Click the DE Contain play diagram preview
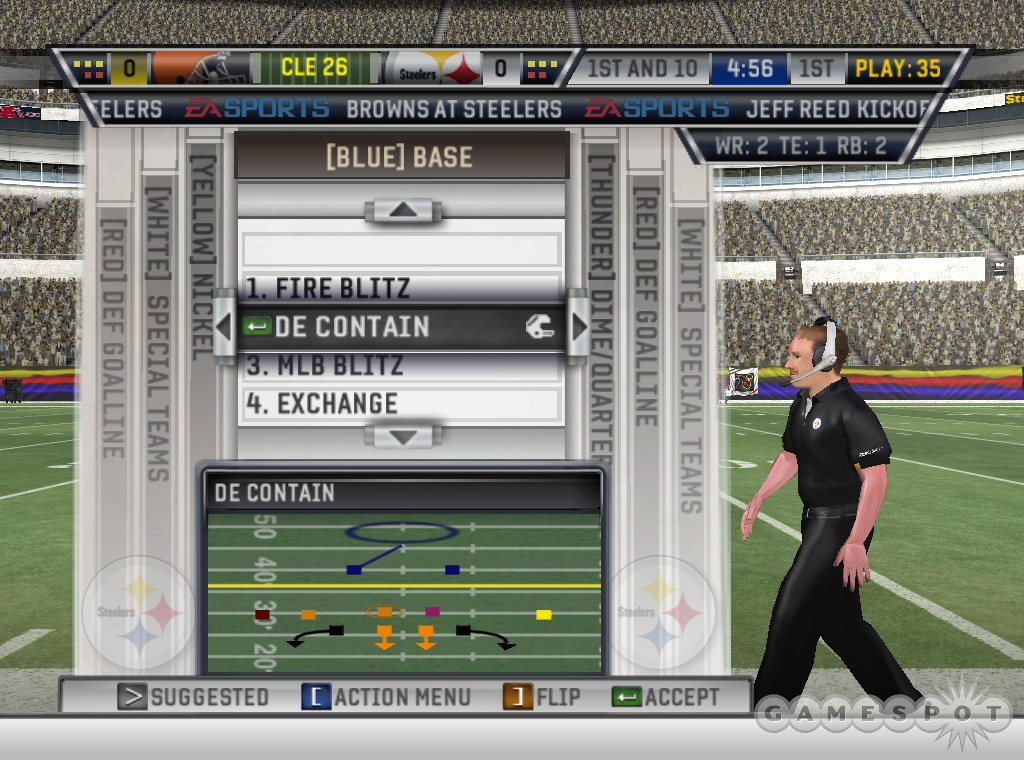Viewport: 1024px width, 760px height. tap(402, 590)
